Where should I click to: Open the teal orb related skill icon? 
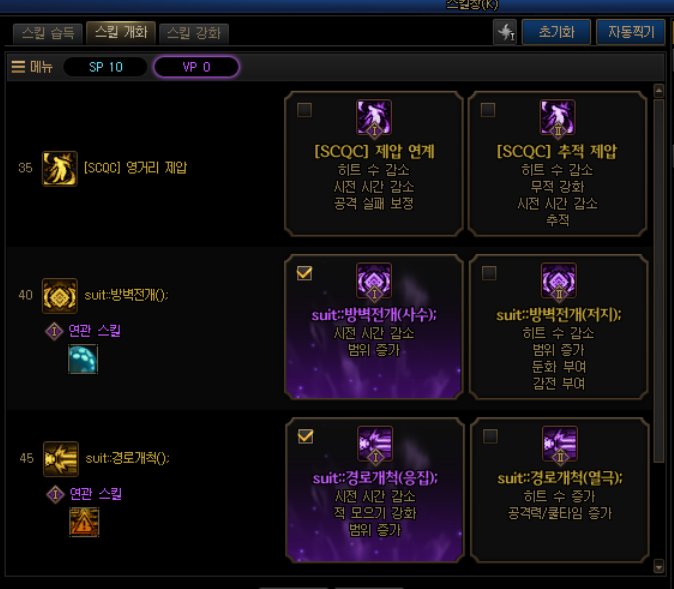83,358
